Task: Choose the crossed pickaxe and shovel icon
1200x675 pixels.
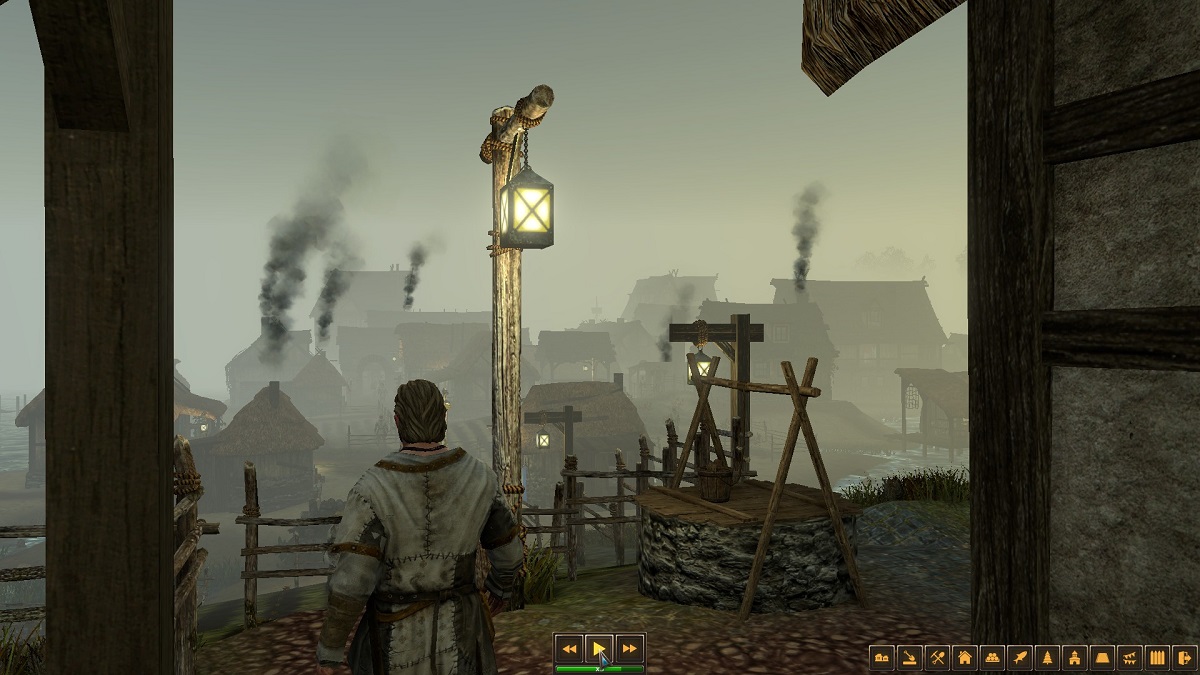Action: pyautogui.click(x=937, y=657)
